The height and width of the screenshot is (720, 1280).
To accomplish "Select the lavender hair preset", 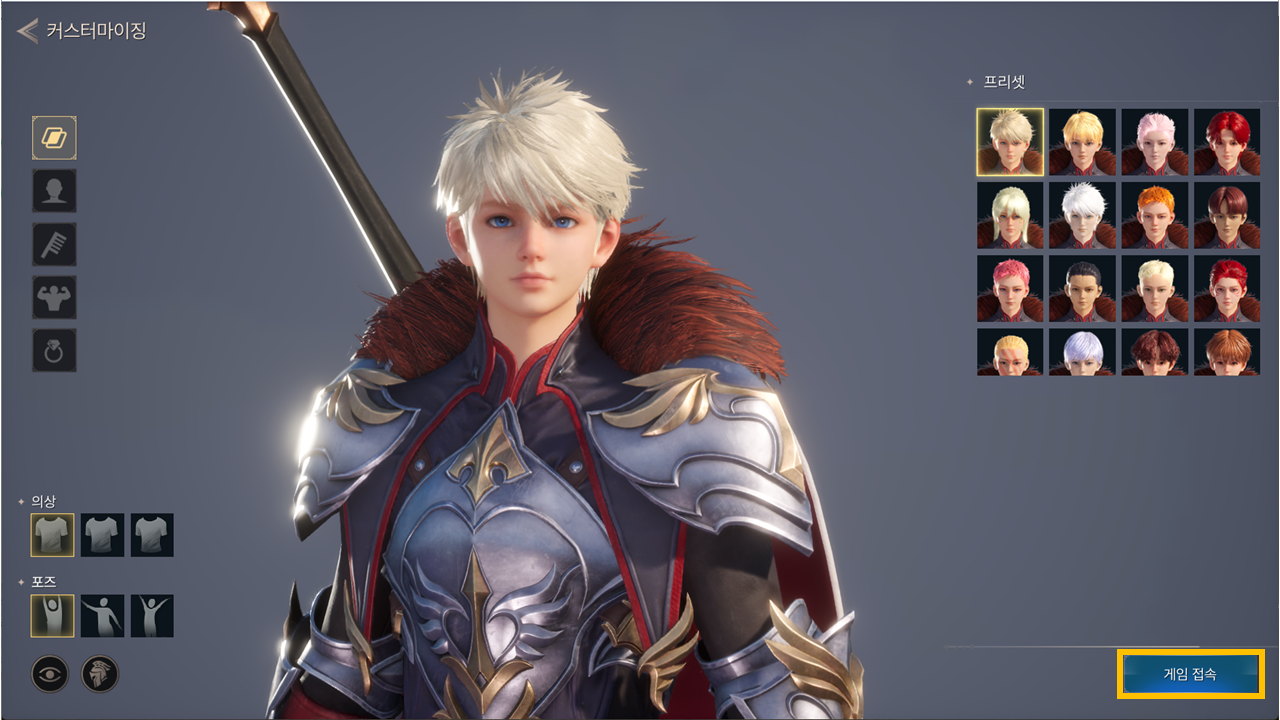I will [x=1082, y=352].
